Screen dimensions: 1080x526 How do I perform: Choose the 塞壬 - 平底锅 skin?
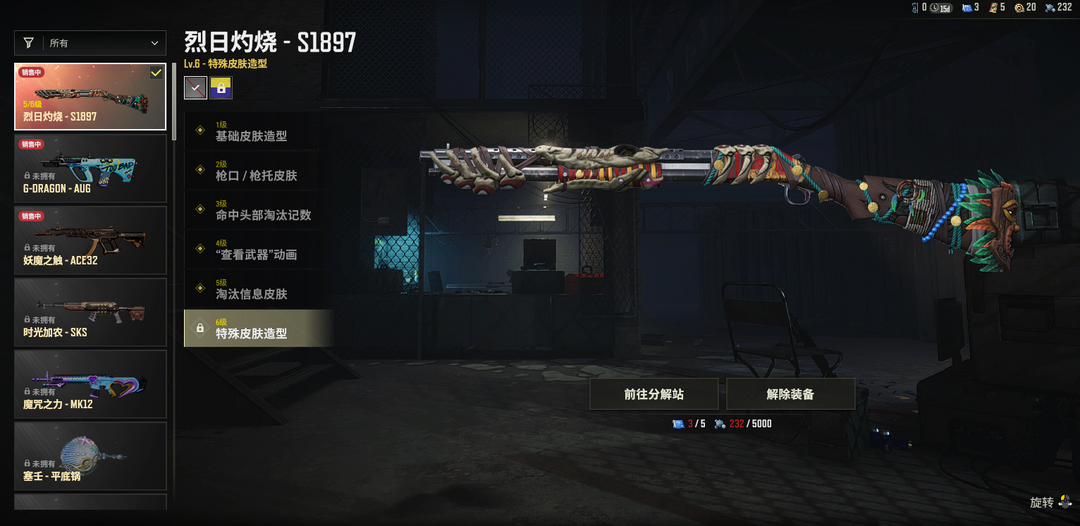point(90,455)
